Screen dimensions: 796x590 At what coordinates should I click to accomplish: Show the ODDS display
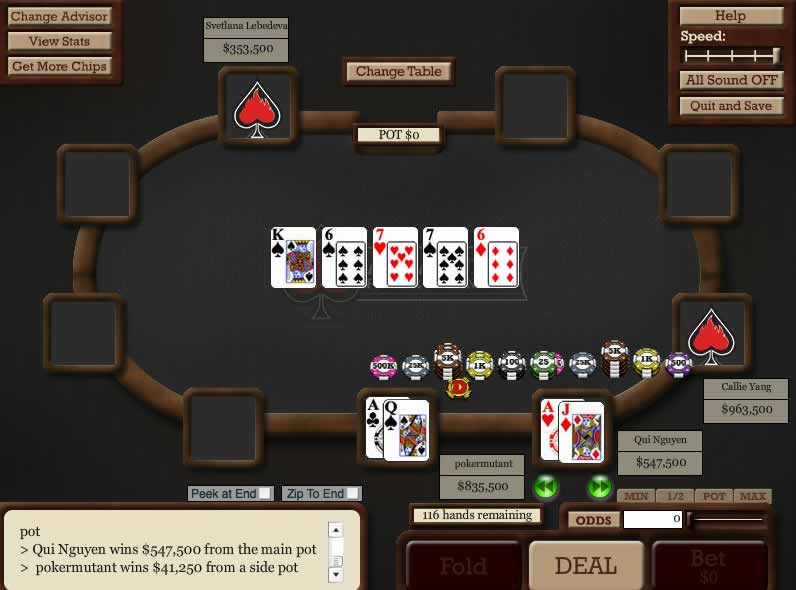point(593,519)
